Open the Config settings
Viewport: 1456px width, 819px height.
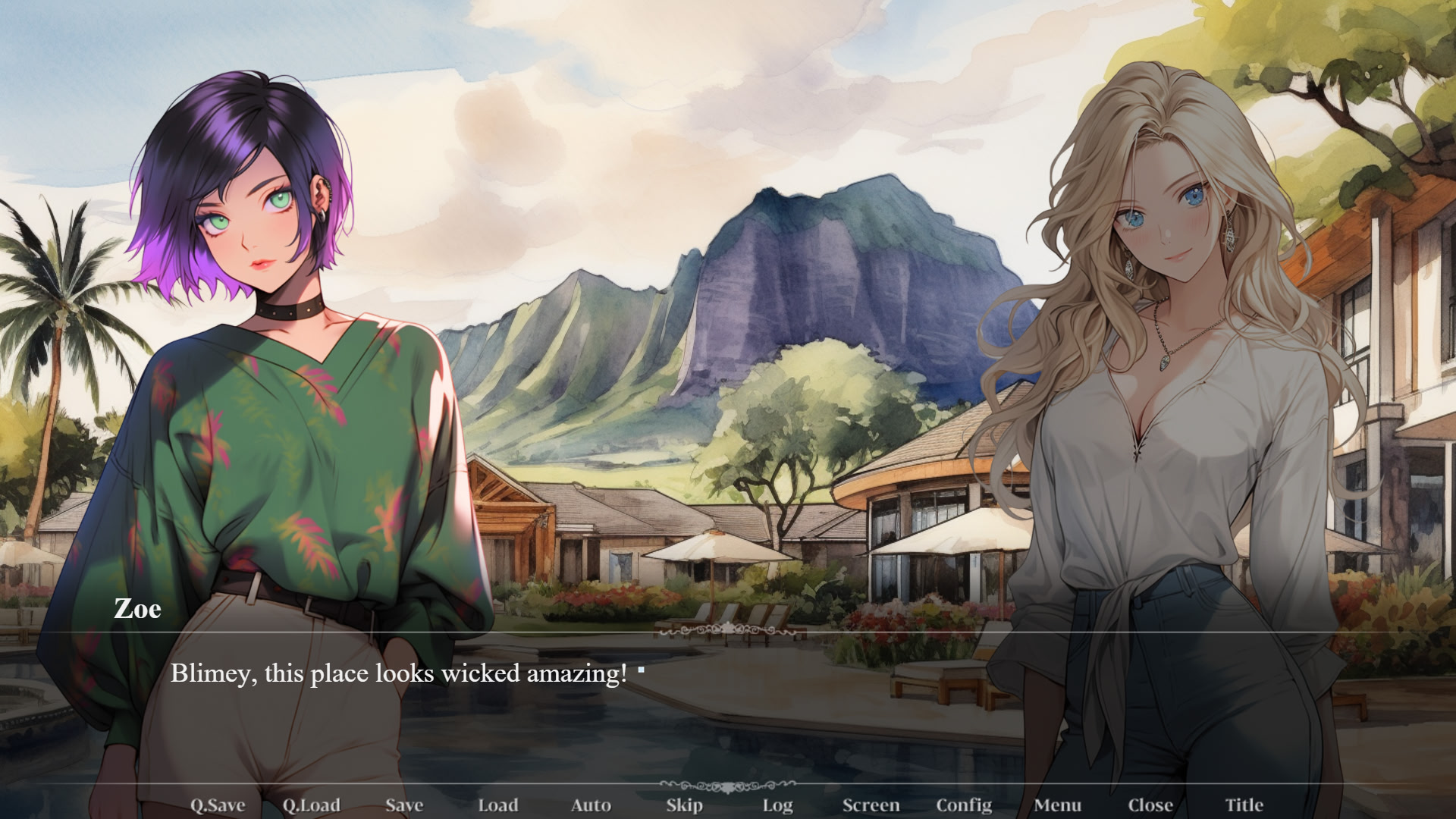tap(964, 805)
